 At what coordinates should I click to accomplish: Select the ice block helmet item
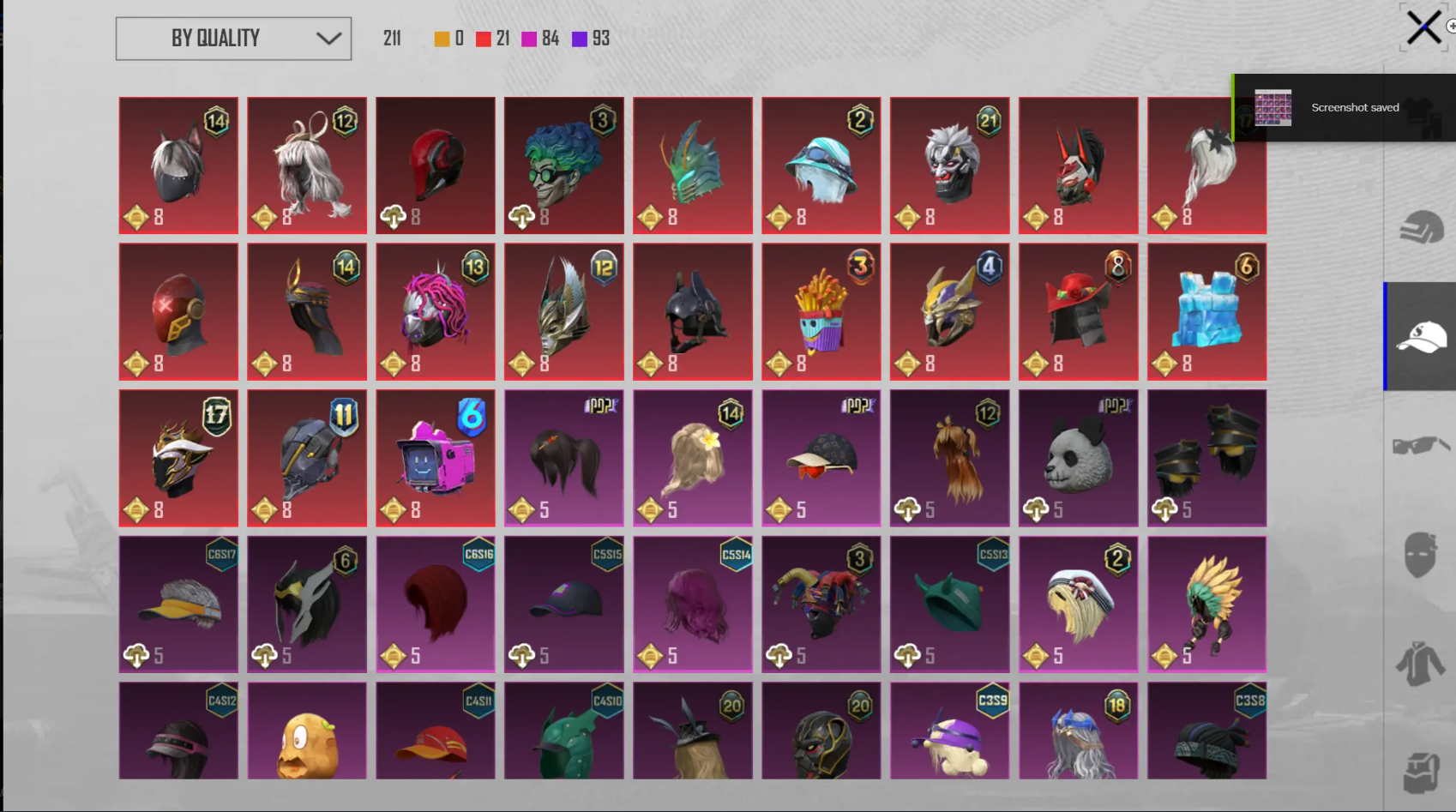[1206, 311]
